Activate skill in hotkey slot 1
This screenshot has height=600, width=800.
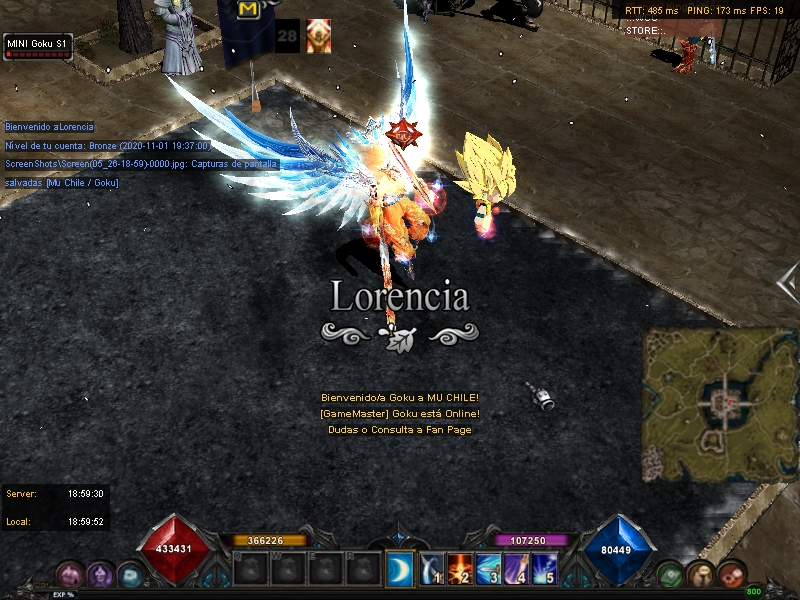coord(433,568)
